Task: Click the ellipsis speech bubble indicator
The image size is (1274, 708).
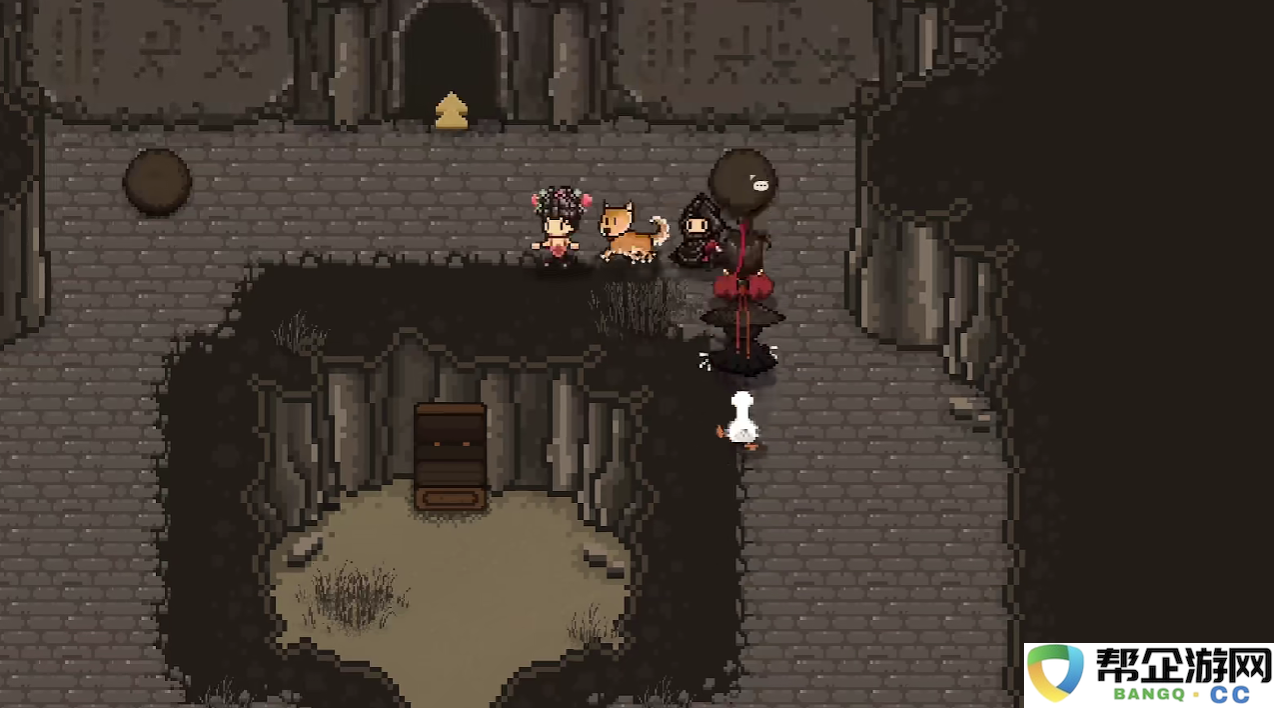Action: 761,185
